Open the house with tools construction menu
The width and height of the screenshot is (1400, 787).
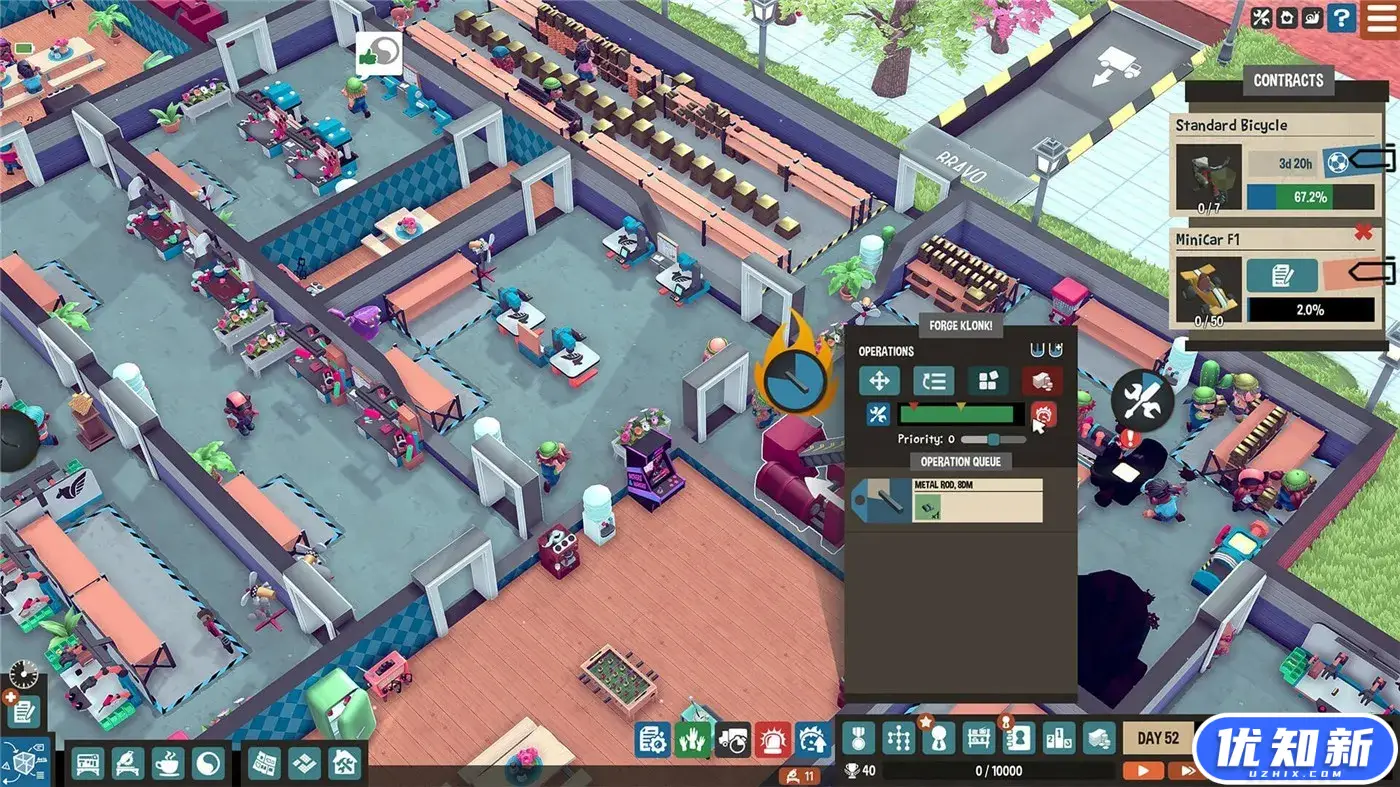345,764
